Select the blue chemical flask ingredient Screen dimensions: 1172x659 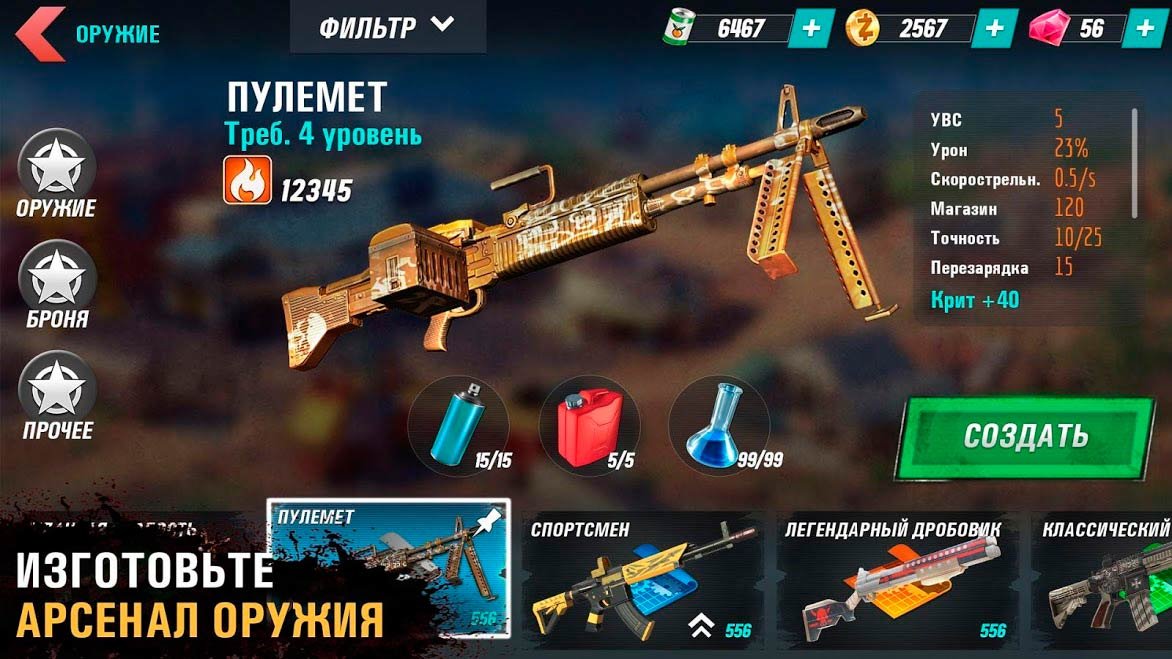718,425
